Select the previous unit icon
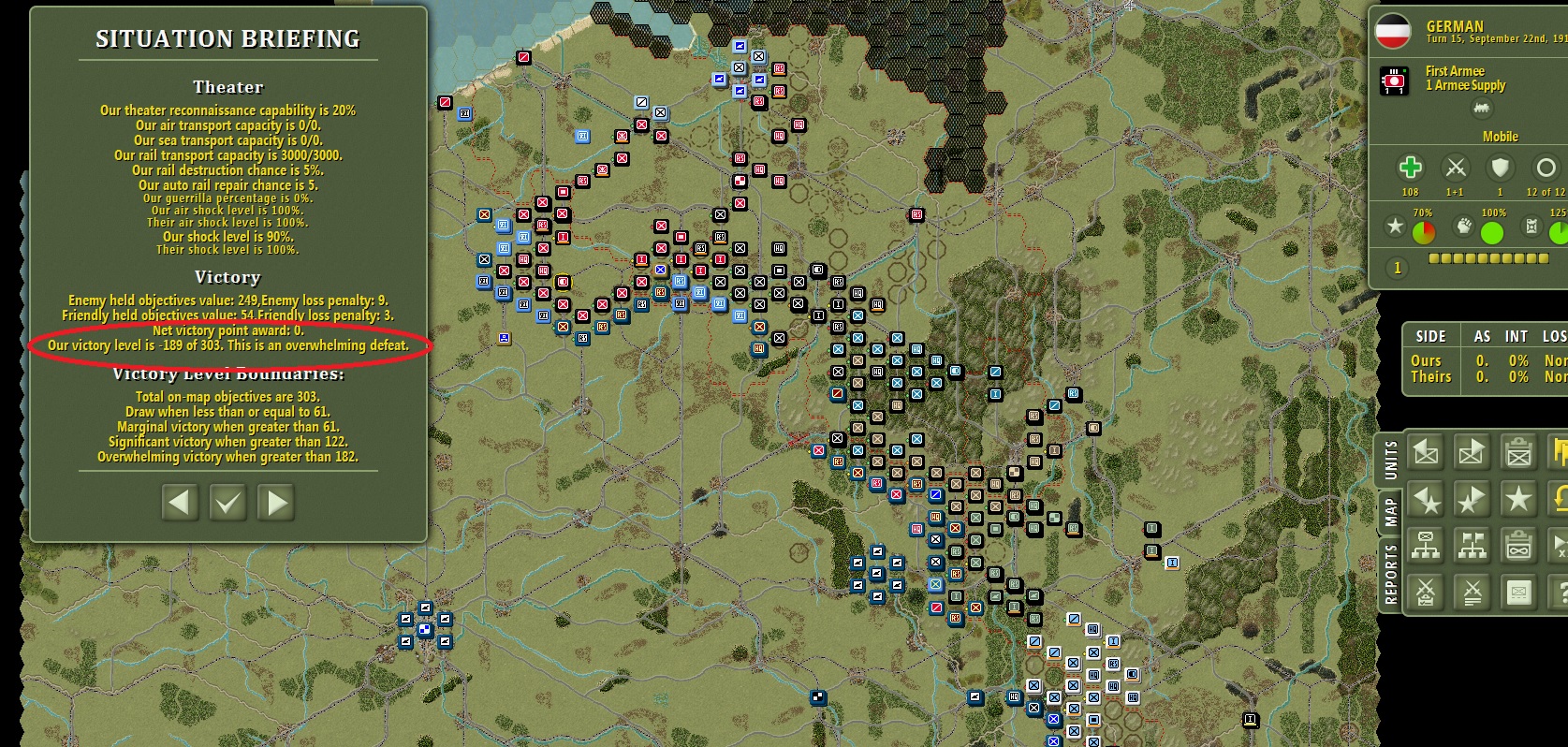Viewport: 1568px width, 747px height. click(x=1426, y=451)
